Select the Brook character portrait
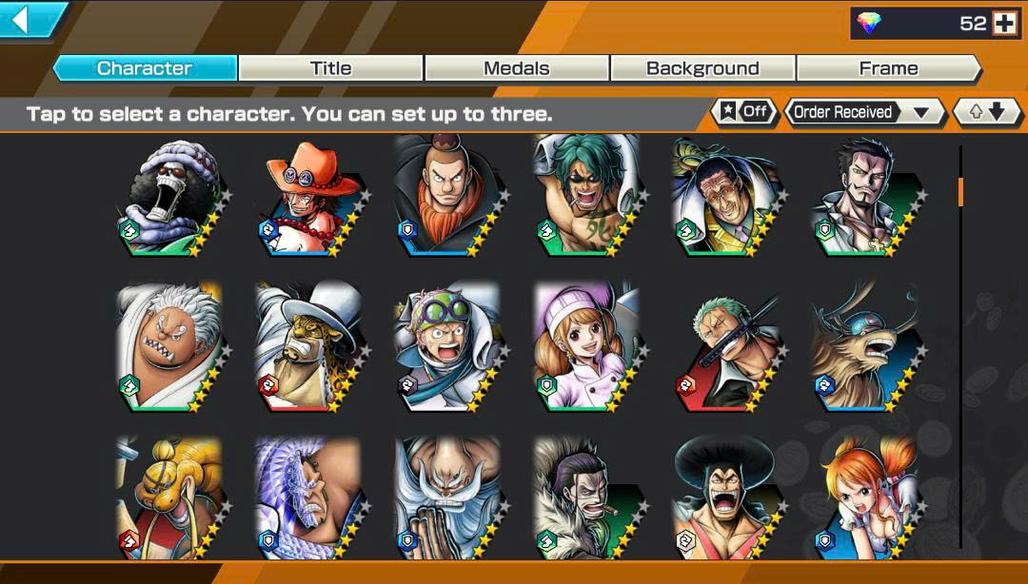The image size is (1028, 584). [x=166, y=198]
